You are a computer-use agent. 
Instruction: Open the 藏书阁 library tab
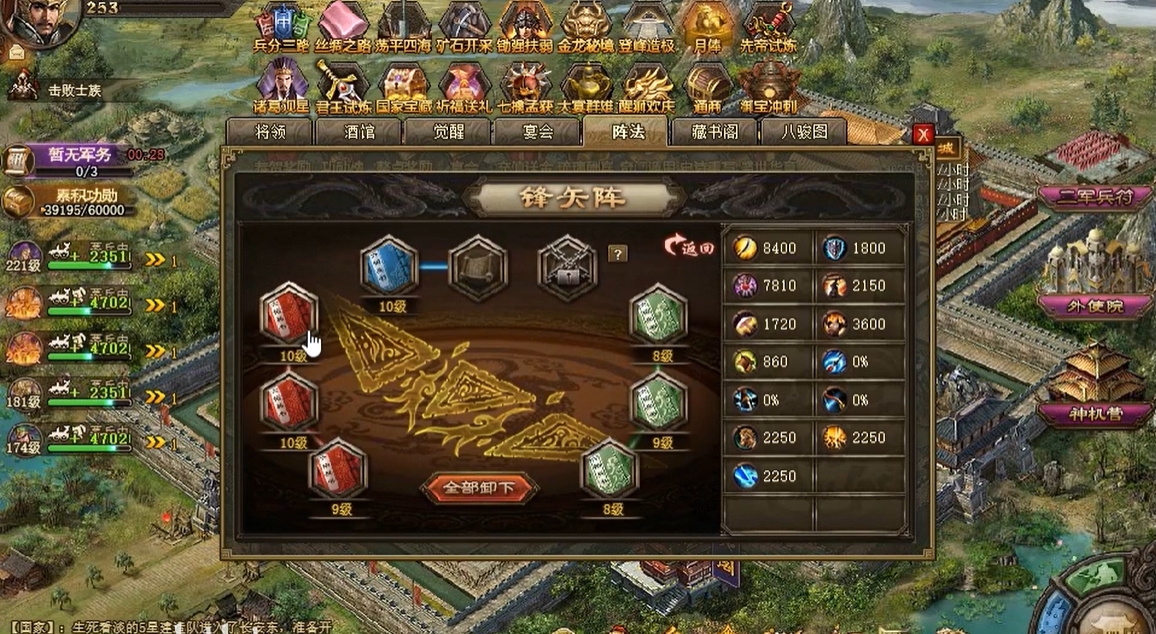coord(714,131)
